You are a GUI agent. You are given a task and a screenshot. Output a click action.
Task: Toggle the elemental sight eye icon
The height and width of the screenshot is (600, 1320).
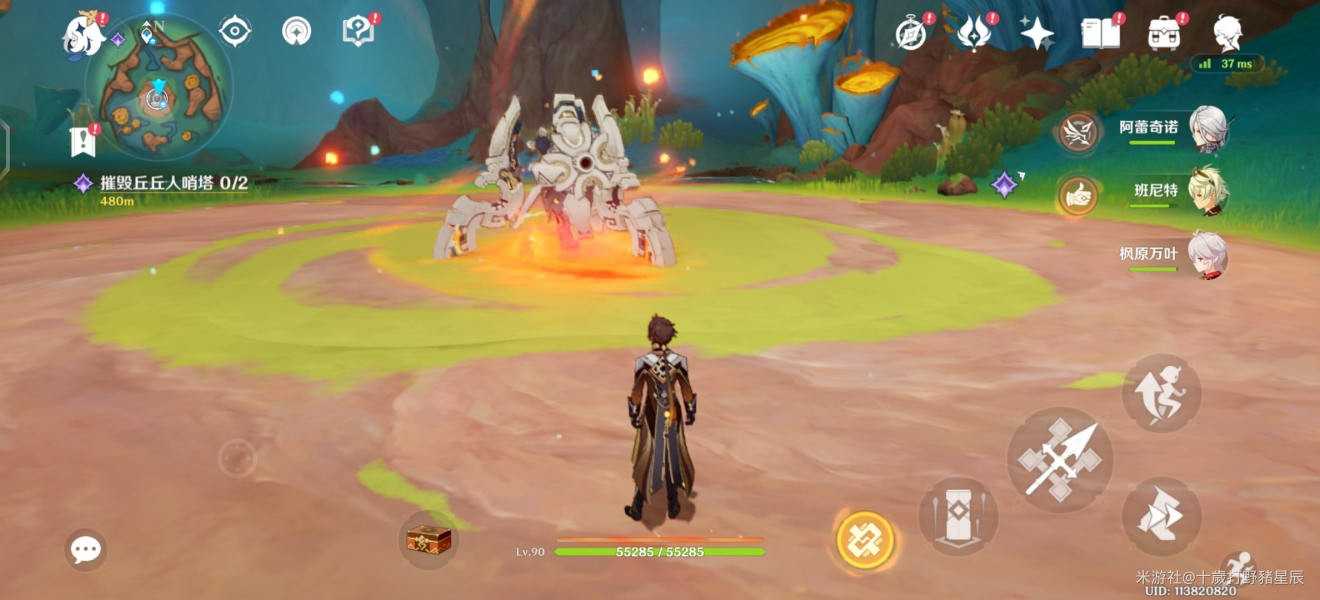235,32
